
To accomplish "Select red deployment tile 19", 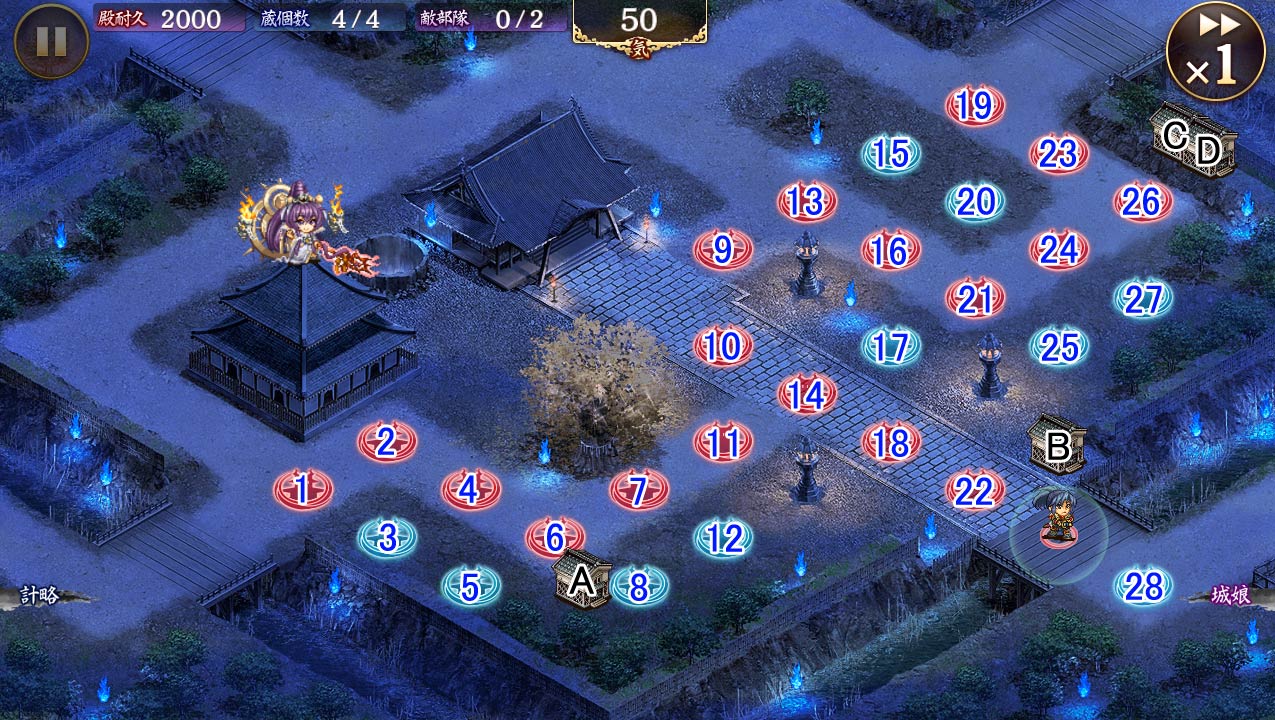I will 974,106.
